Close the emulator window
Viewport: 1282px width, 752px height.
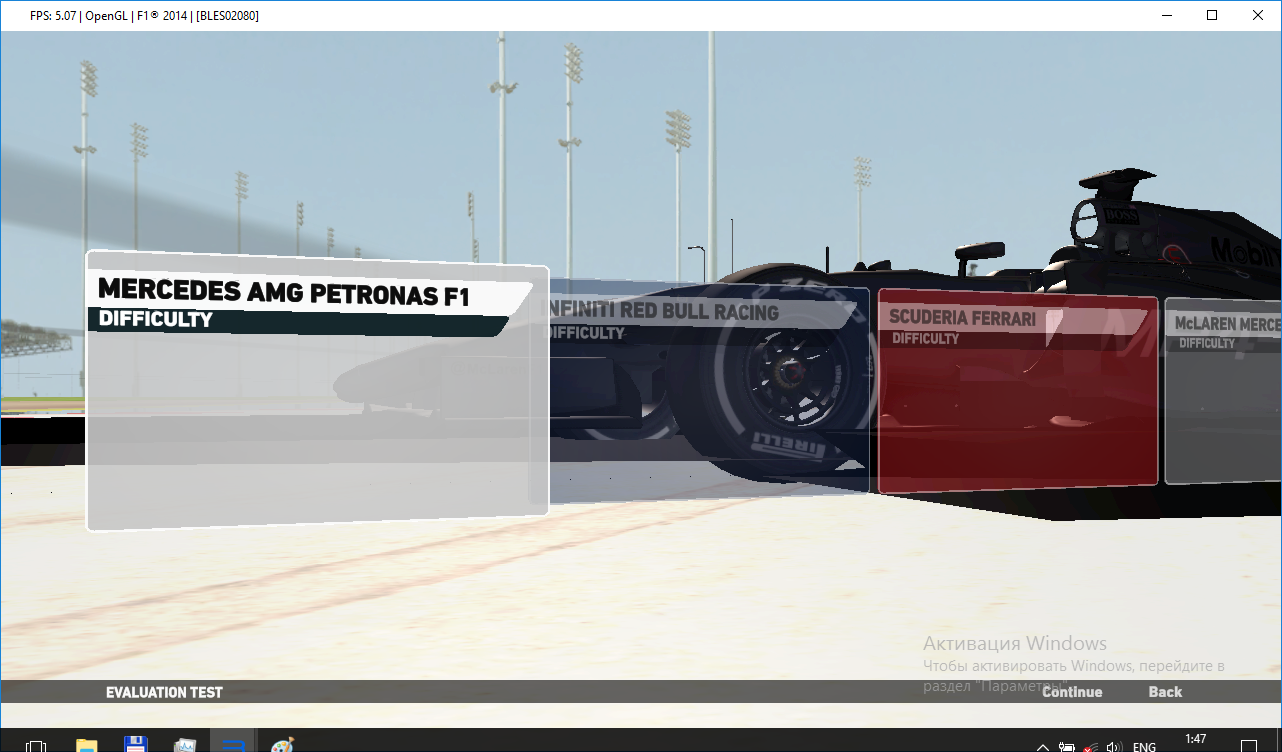pyautogui.click(x=1258, y=15)
